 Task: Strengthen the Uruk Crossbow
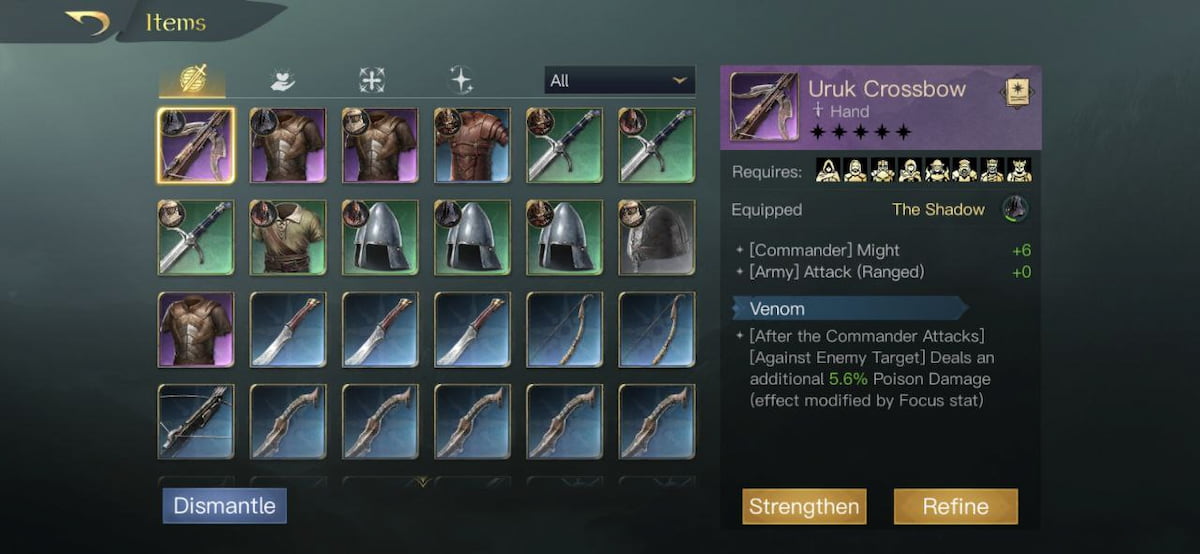click(804, 507)
